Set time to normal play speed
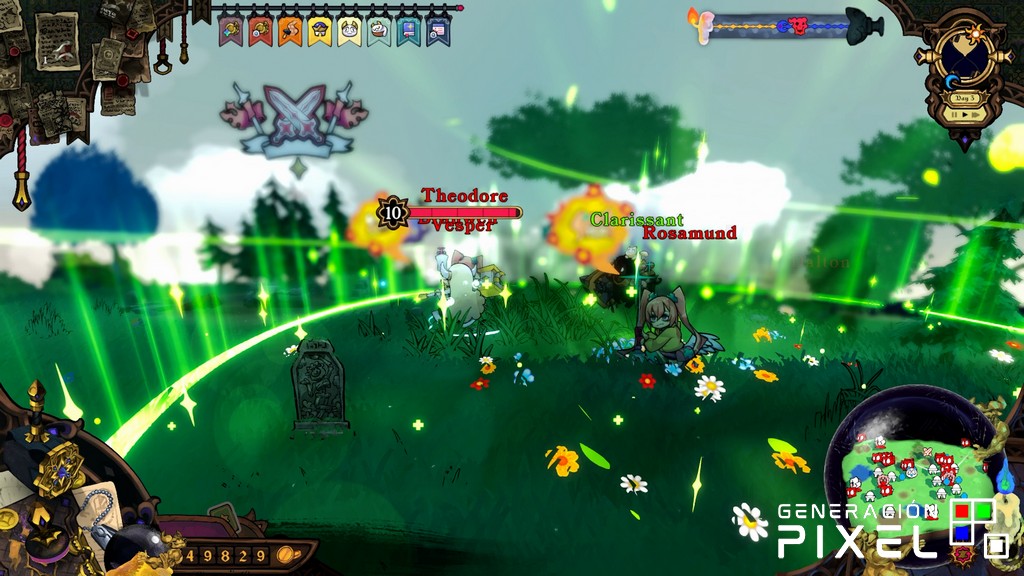 964,114
